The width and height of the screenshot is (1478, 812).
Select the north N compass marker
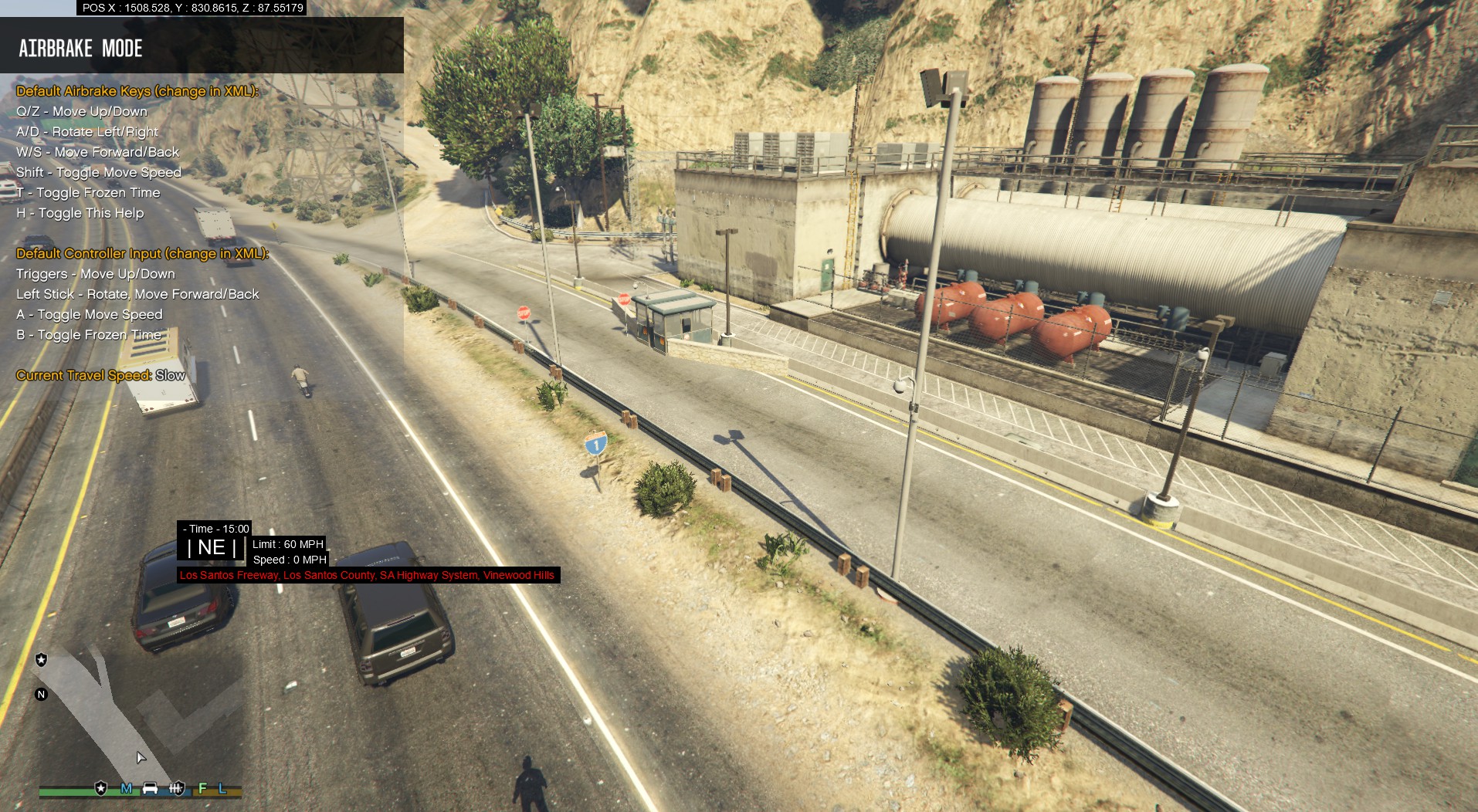click(x=42, y=694)
